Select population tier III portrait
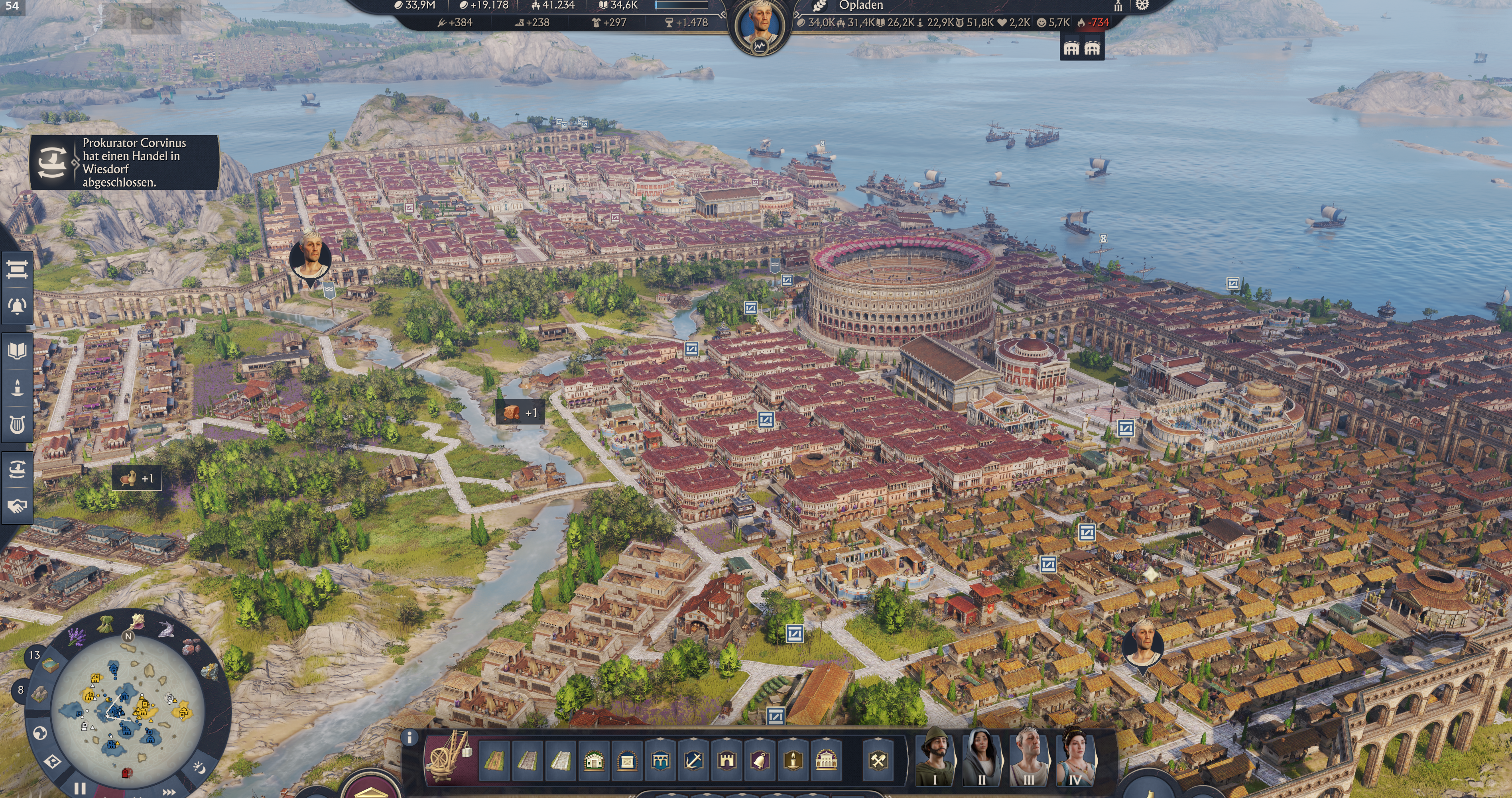The image size is (1512, 798). pyautogui.click(x=1028, y=757)
